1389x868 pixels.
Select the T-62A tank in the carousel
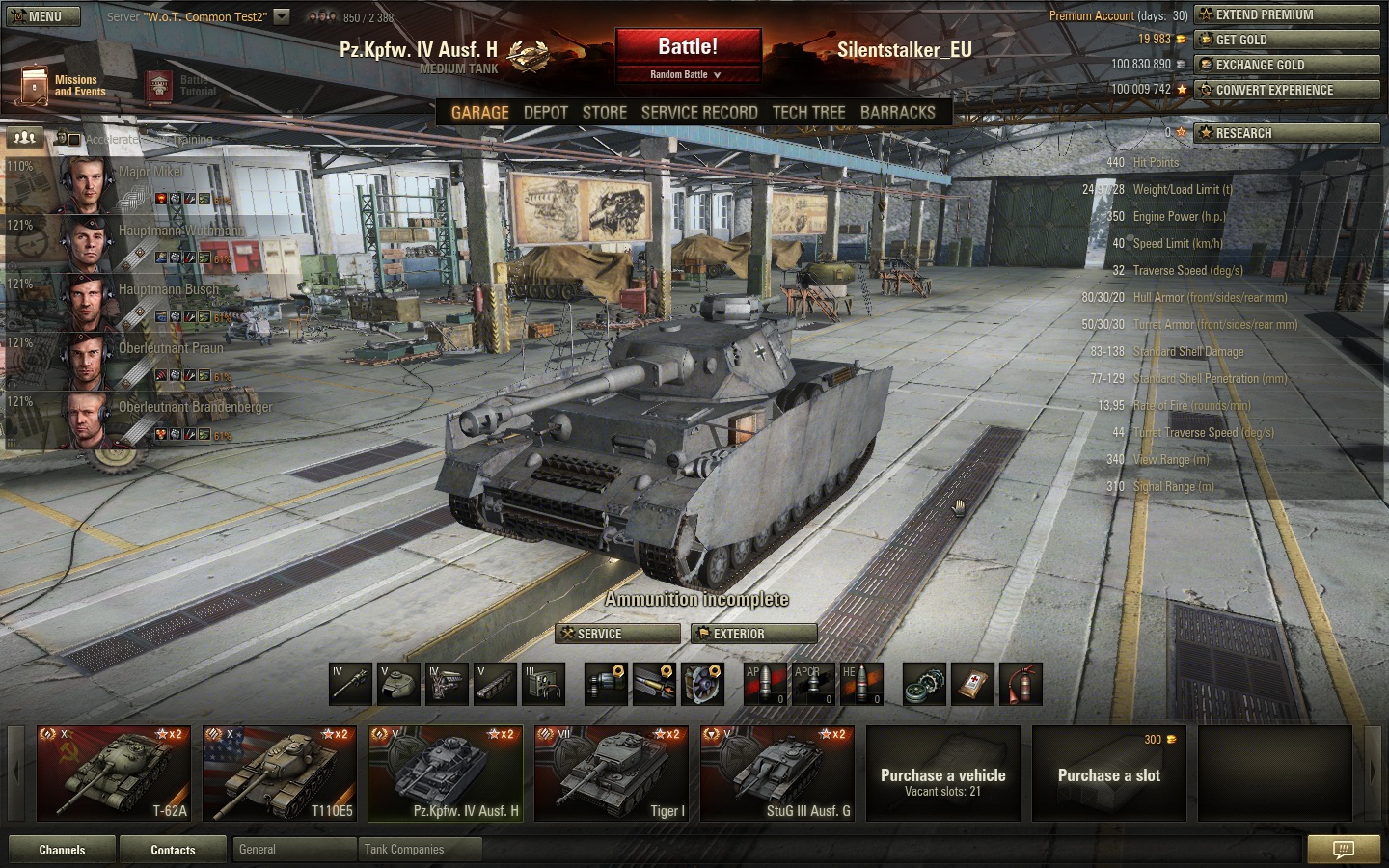click(x=114, y=773)
